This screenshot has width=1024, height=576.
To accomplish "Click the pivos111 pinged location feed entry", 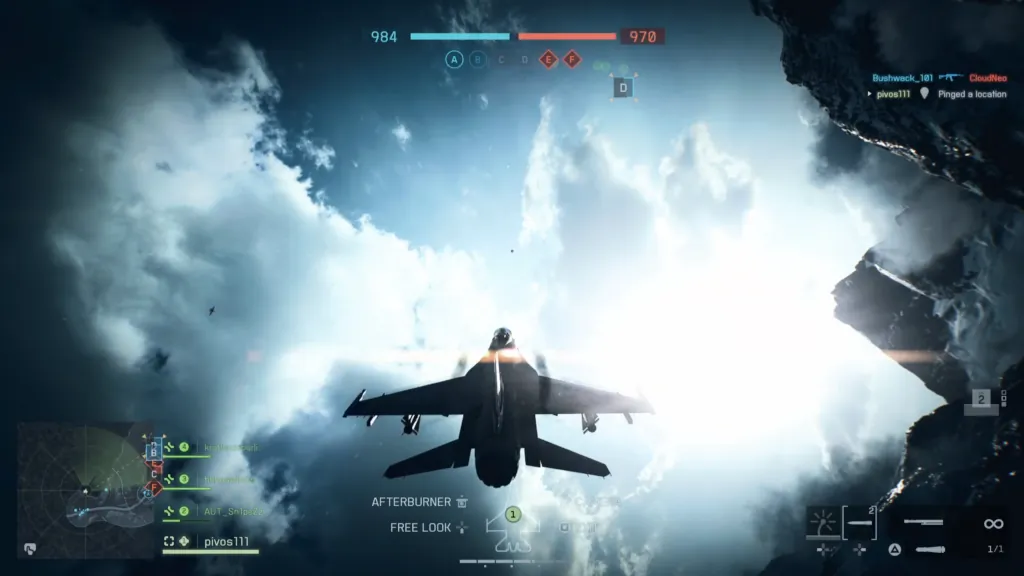I will 937,94.
